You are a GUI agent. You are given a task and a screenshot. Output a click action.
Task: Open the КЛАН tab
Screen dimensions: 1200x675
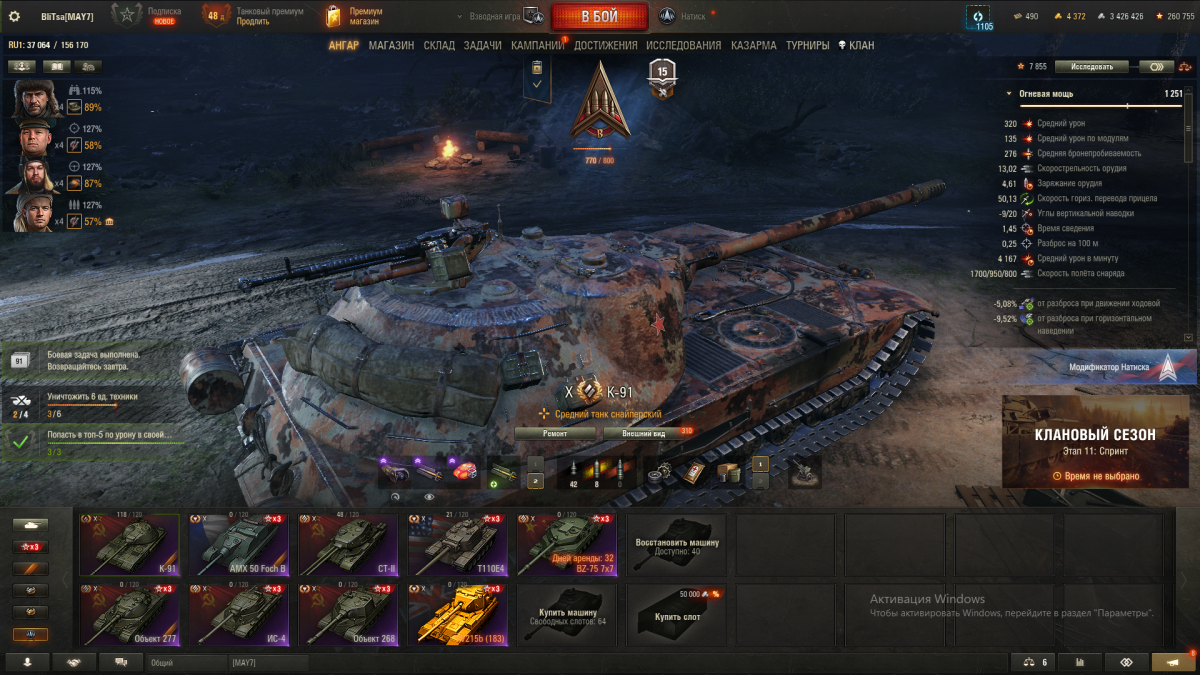tap(856, 45)
